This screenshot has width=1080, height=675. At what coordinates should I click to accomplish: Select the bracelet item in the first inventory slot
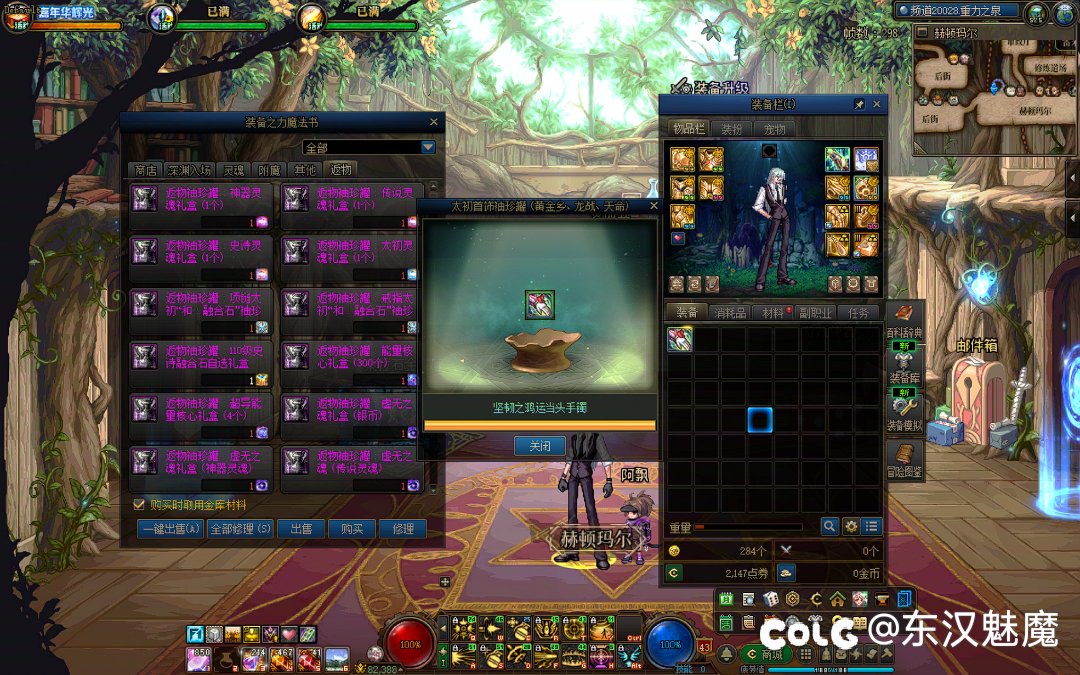[680, 339]
